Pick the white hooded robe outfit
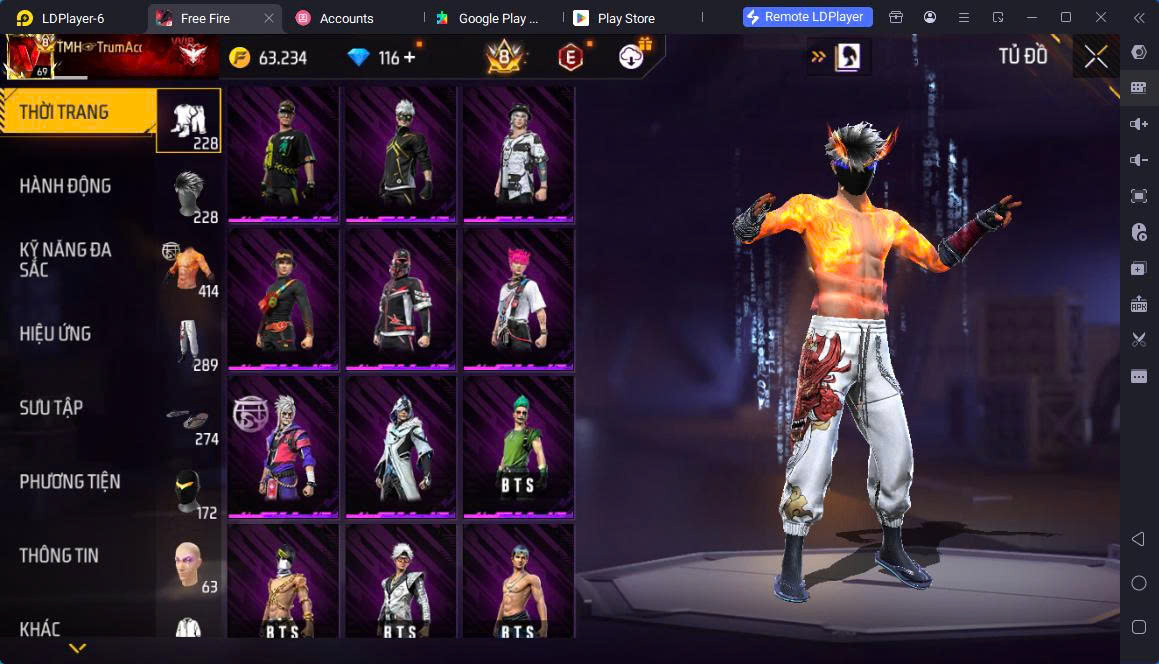The image size is (1159, 664). point(400,446)
